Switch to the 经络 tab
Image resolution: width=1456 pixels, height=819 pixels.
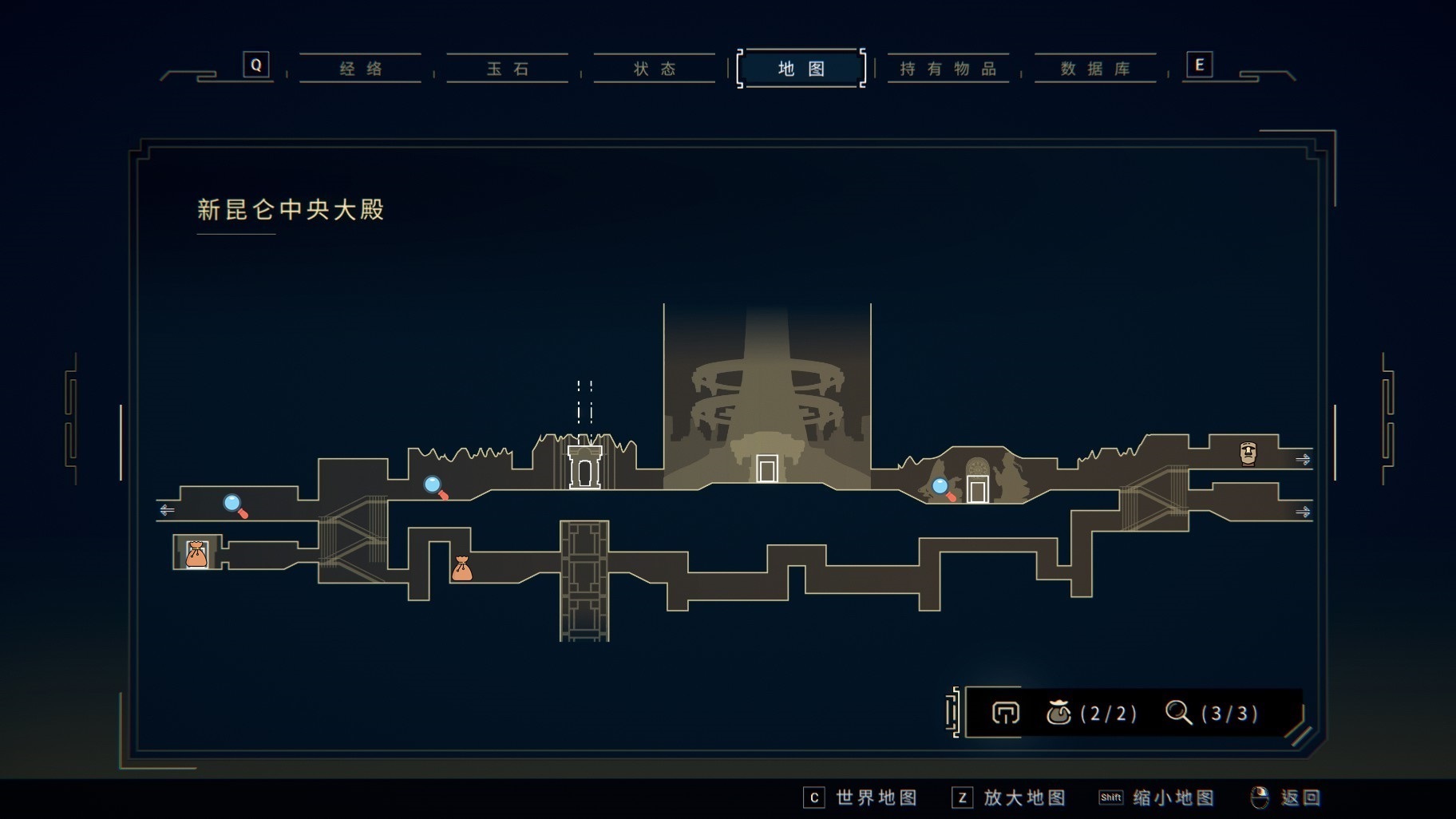(361, 69)
